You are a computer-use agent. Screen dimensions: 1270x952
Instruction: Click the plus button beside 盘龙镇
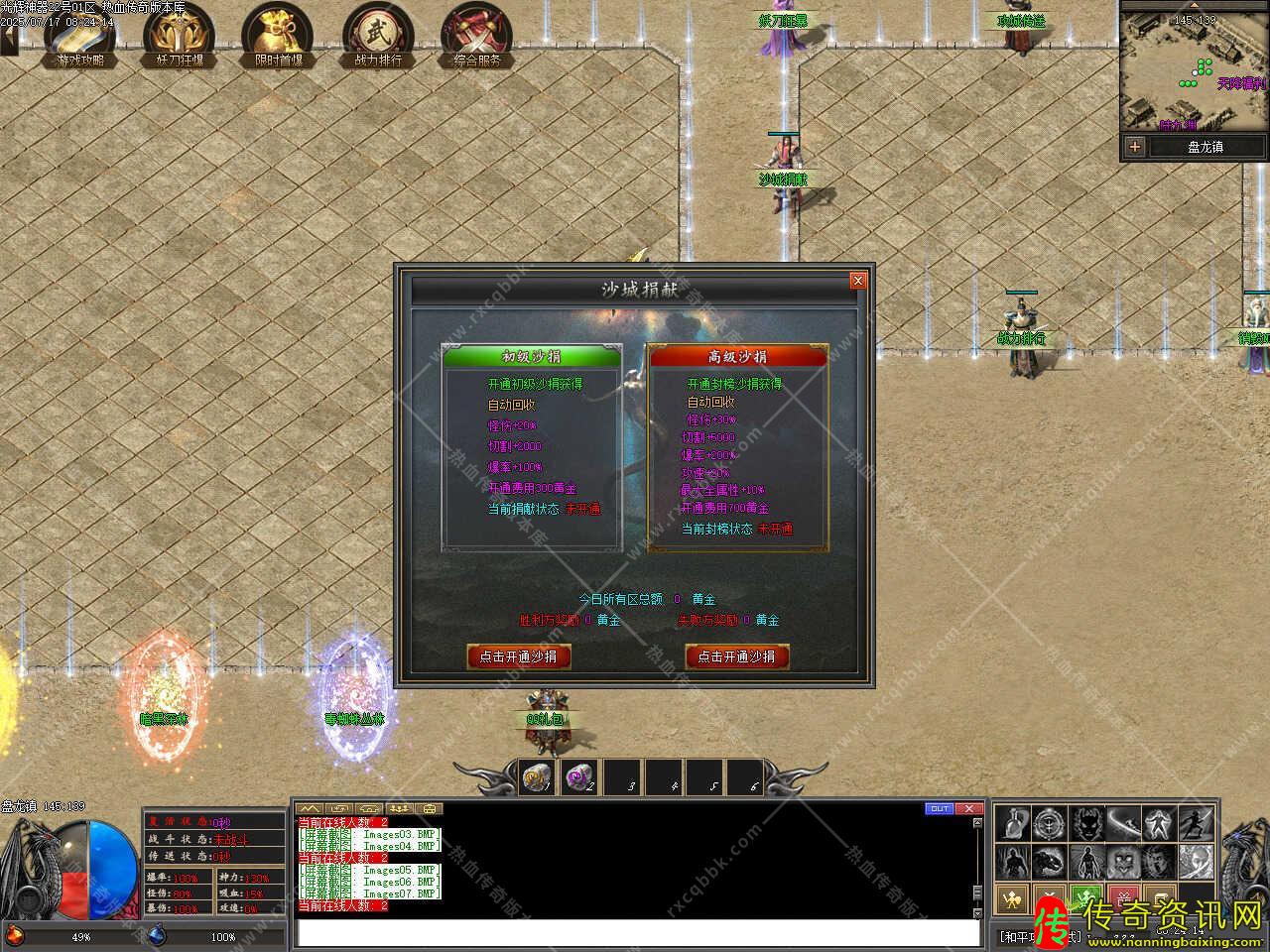pos(1135,147)
